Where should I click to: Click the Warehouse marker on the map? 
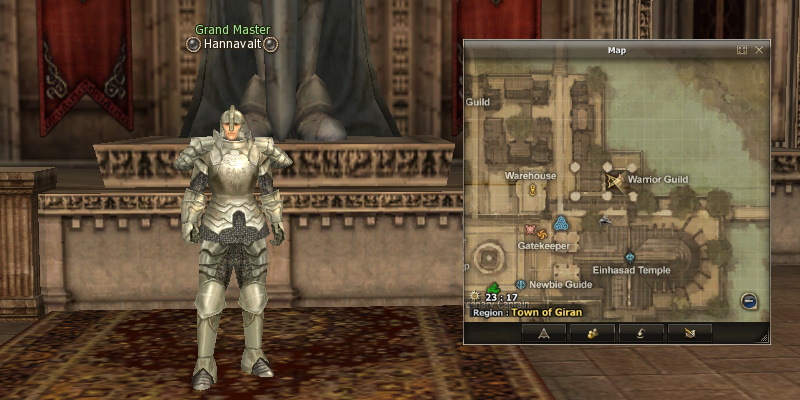[533, 189]
